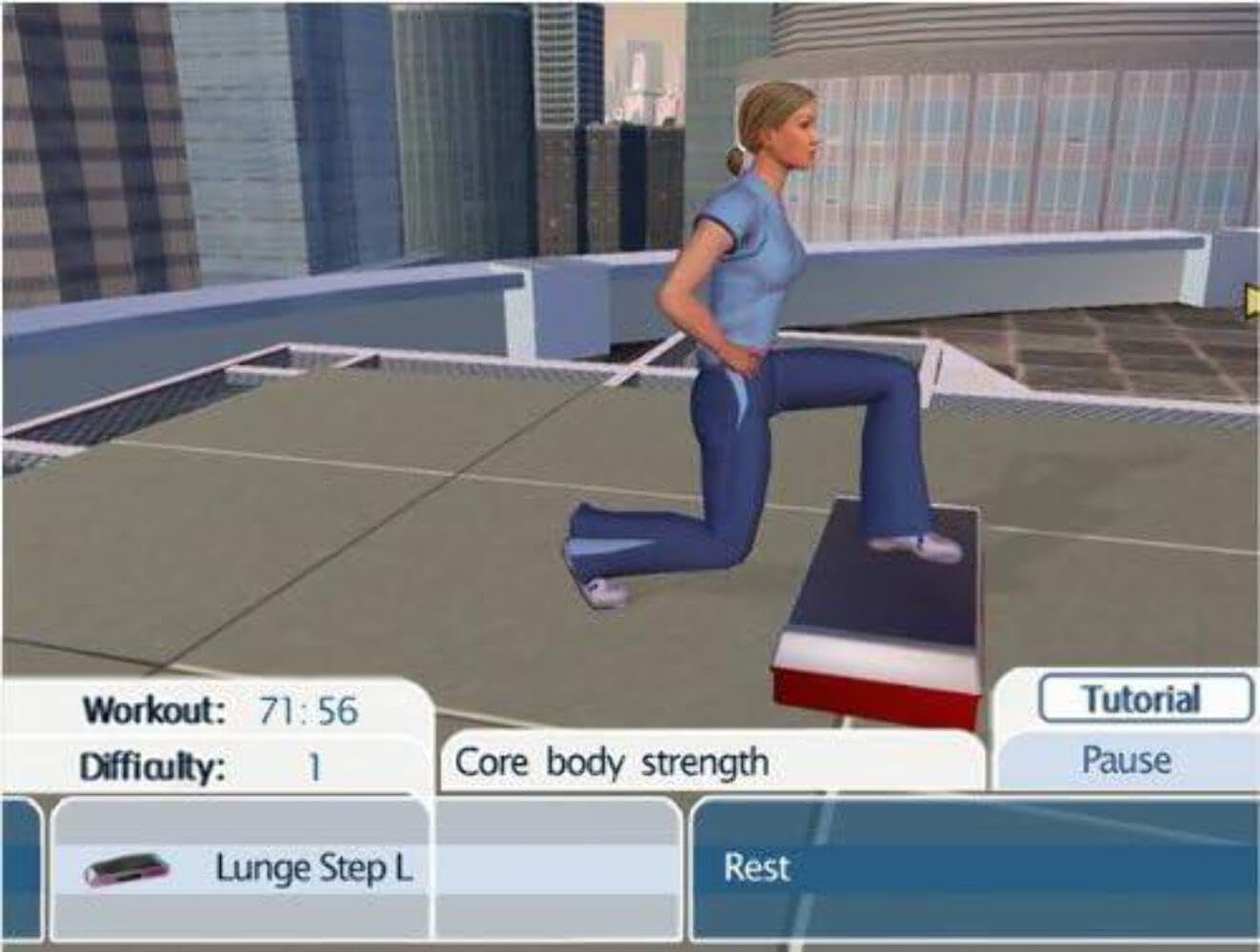Screen dimensions: 1260x952
Task: Toggle Pause for the workout session
Action: pos(1127,760)
